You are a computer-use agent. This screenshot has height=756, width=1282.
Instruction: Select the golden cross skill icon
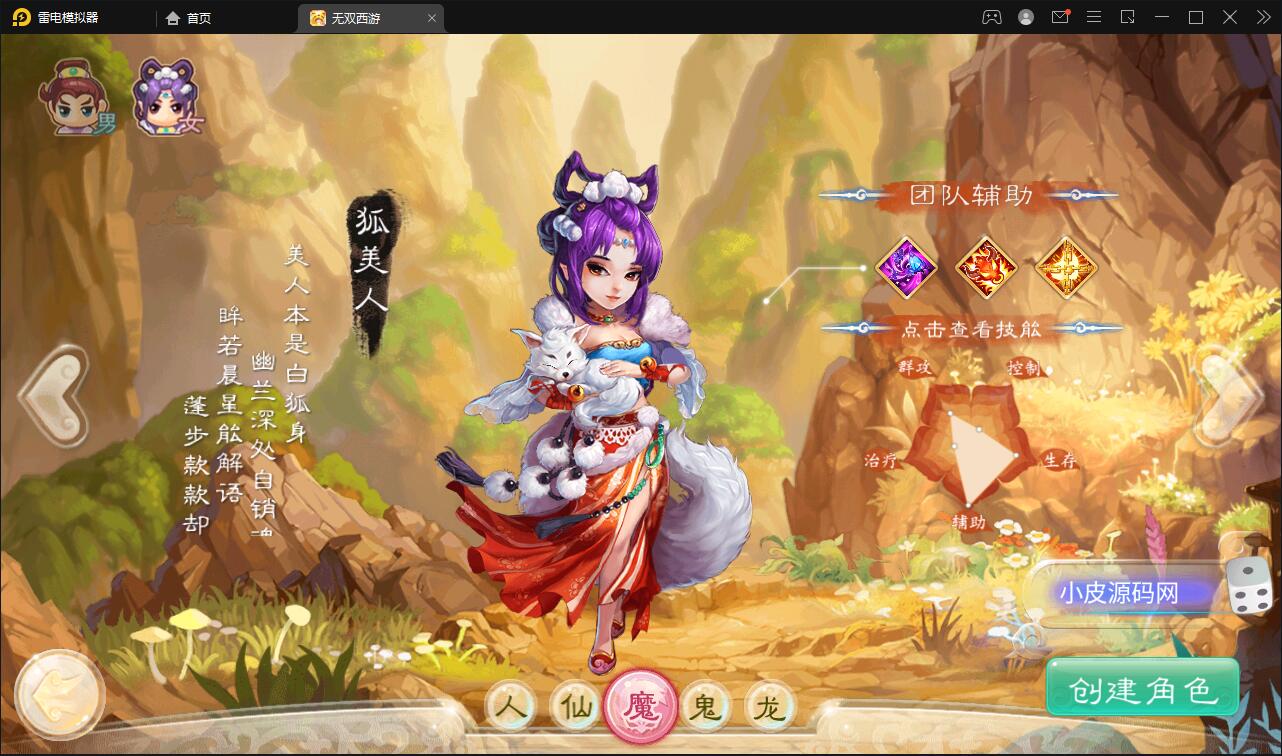[1066, 268]
